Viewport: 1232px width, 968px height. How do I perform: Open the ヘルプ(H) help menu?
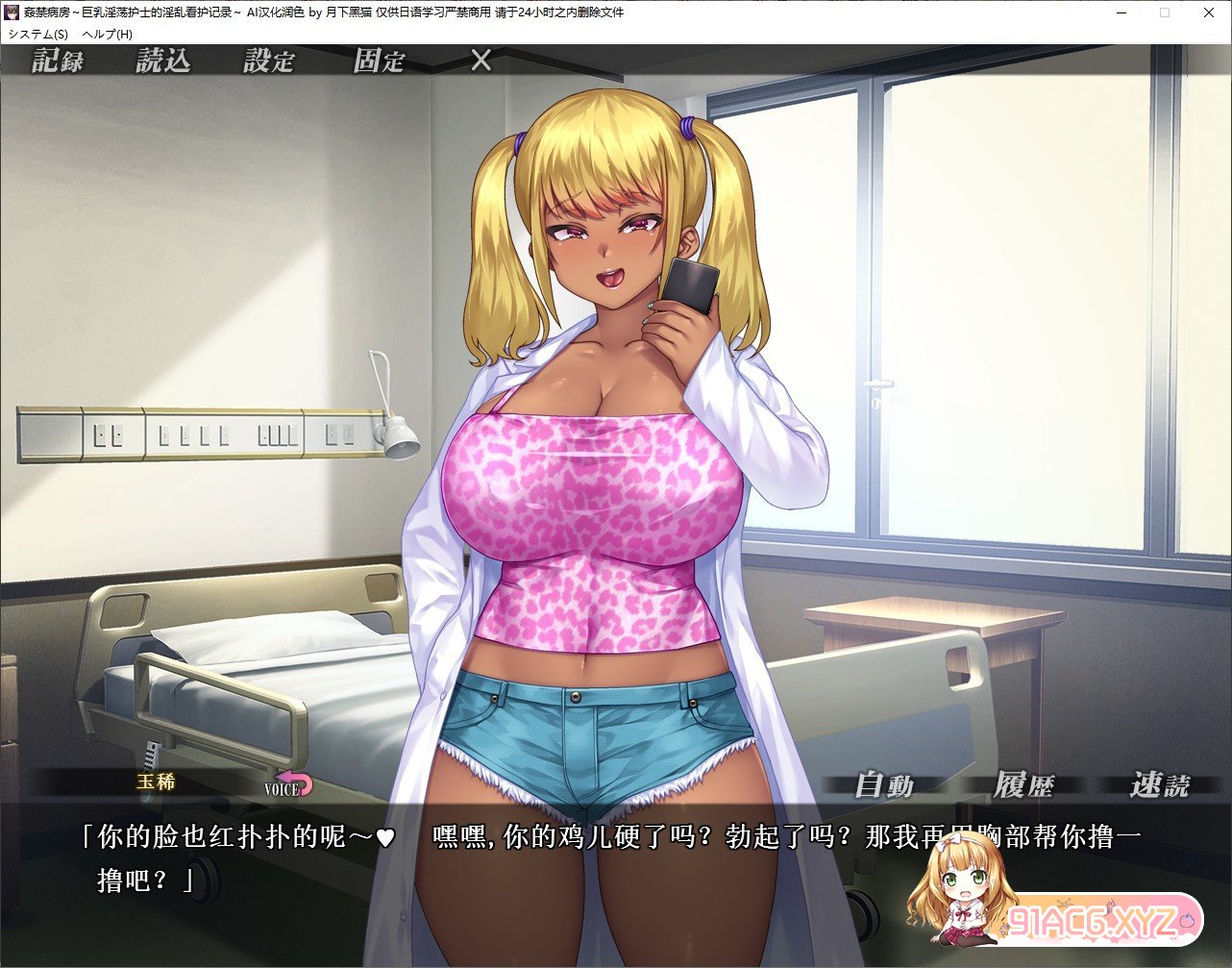click(x=108, y=34)
